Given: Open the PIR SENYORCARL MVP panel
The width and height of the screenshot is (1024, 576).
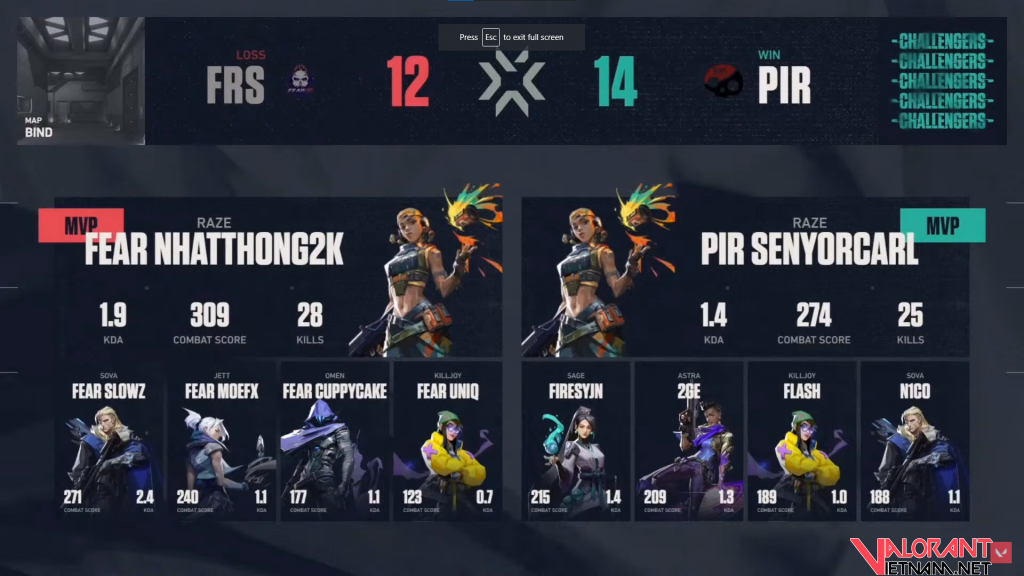Looking at the screenshot, I should 745,278.
